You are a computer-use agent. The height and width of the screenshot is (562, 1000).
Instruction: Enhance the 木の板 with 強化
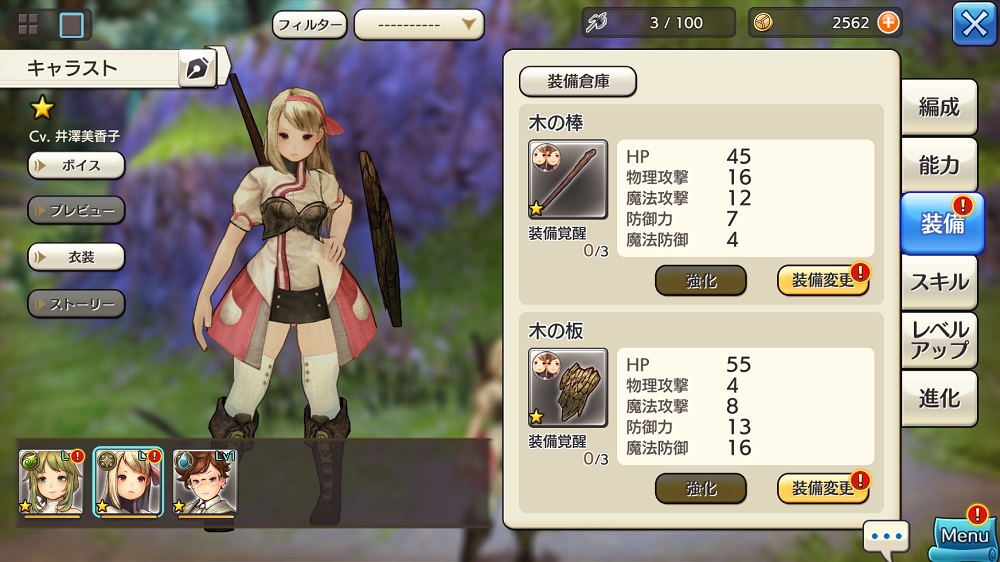(700, 489)
